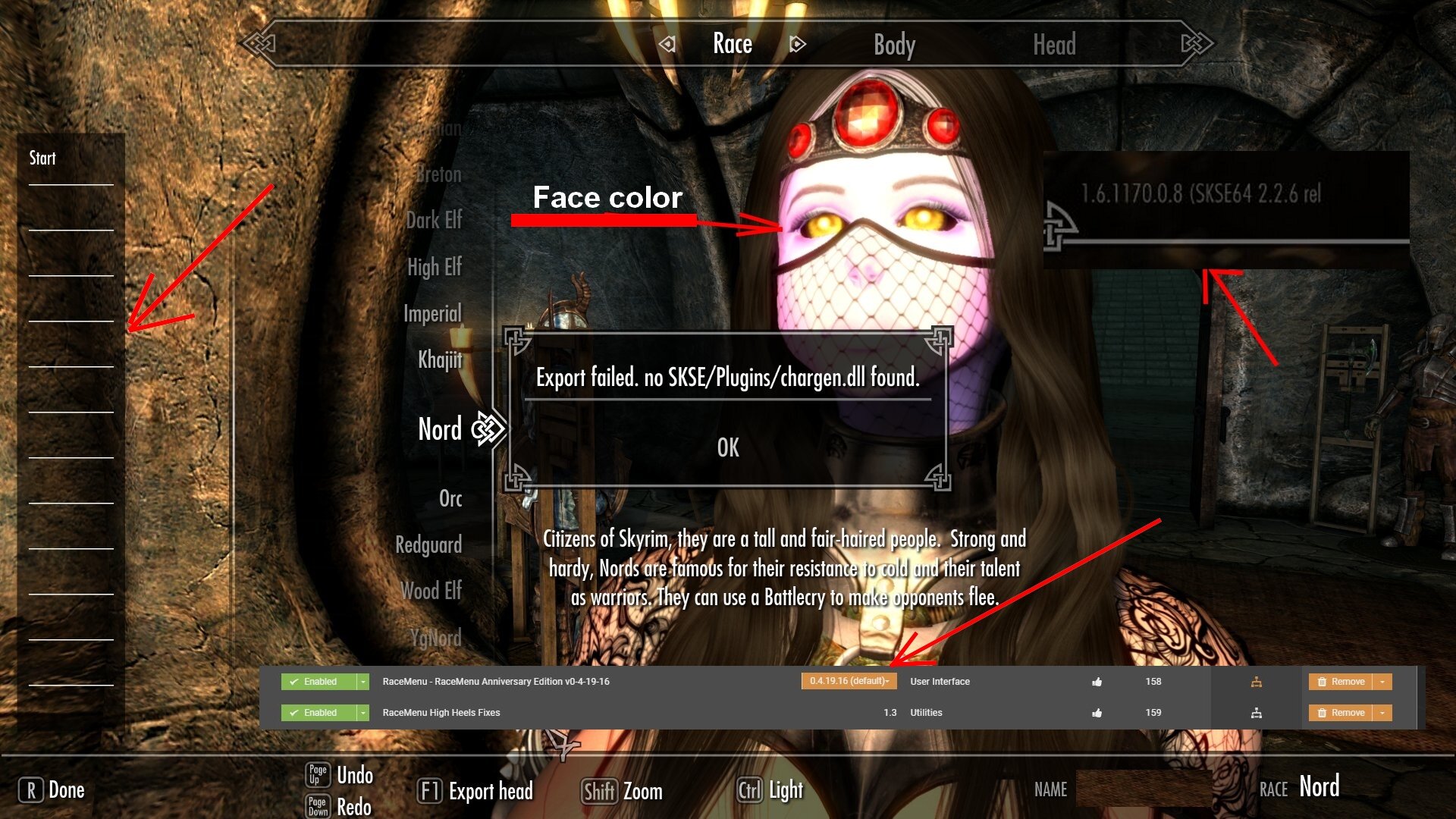Click left arrow beside the Race title
The width and height of the screenshot is (1456, 819).
(x=667, y=44)
